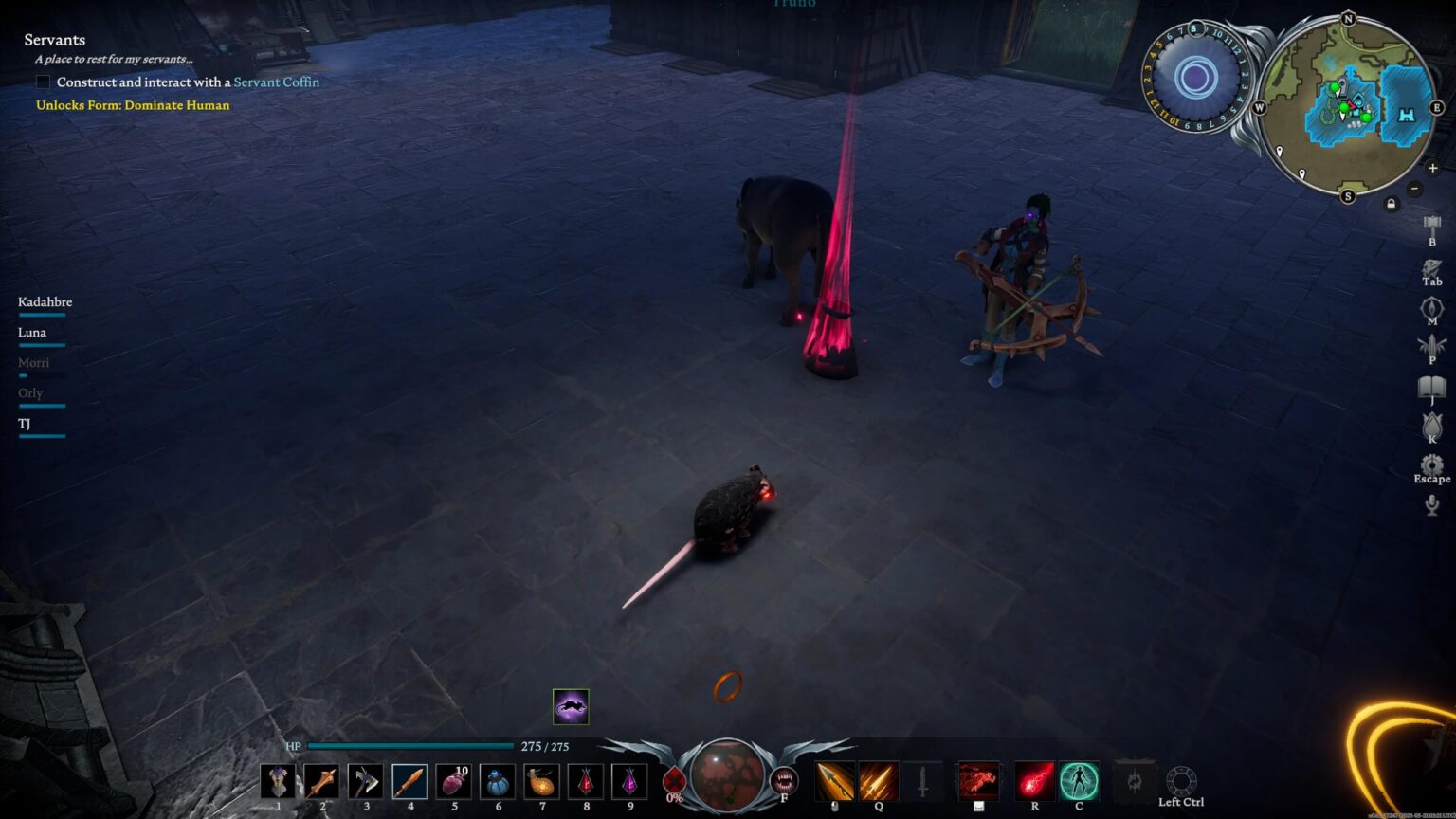Image resolution: width=1456 pixels, height=819 pixels.
Task: Click the rat form buff icon
Action: coord(571,706)
